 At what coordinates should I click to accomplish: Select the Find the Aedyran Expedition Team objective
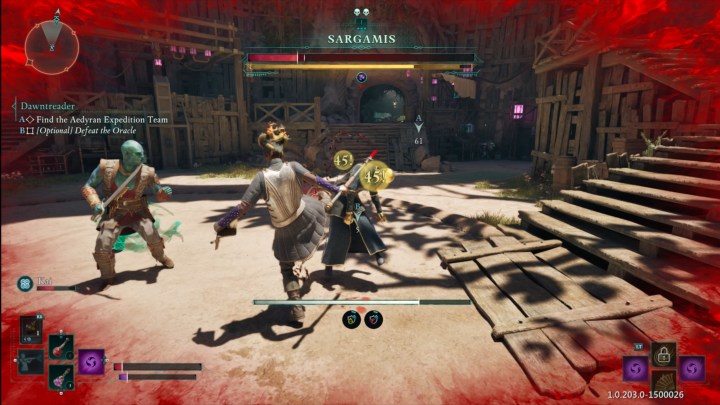98,119
